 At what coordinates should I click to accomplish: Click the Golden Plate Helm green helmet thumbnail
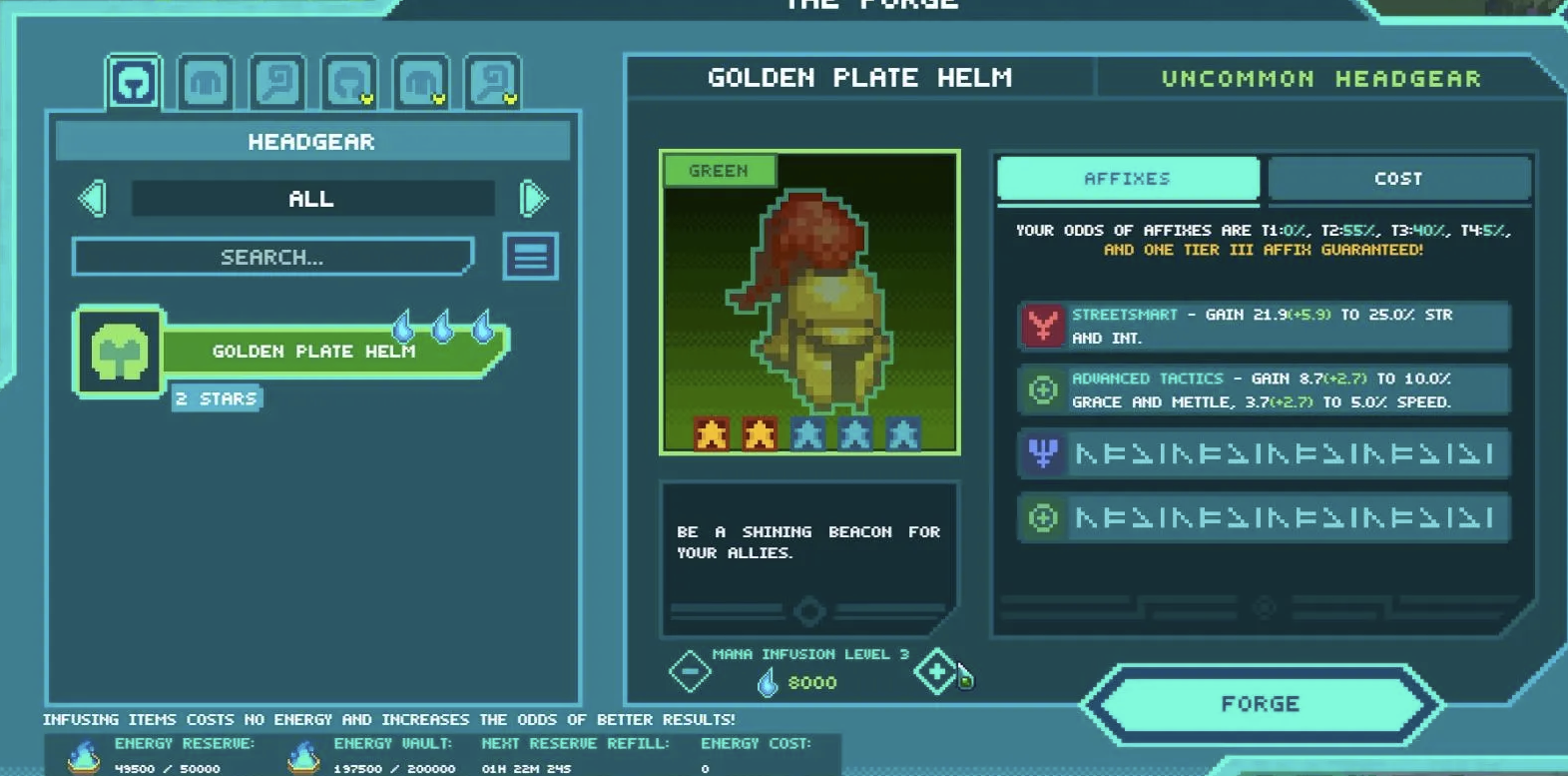[810, 300]
